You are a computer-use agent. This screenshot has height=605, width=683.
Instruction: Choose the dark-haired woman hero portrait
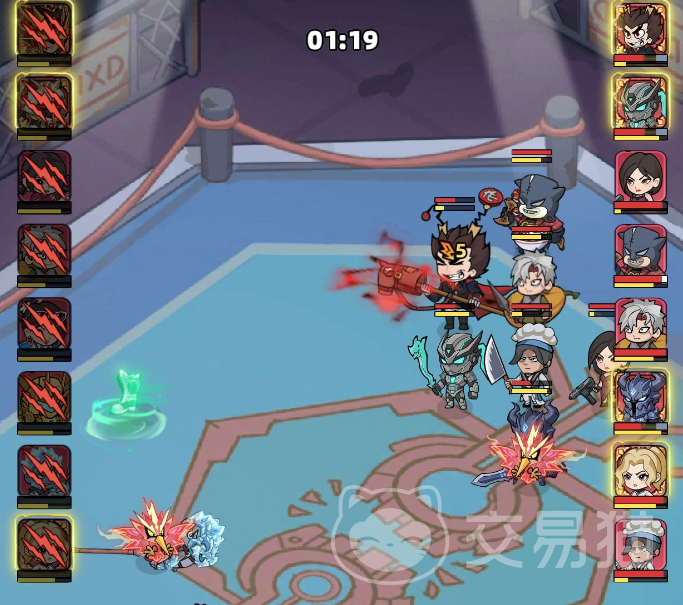pos(640,176)
